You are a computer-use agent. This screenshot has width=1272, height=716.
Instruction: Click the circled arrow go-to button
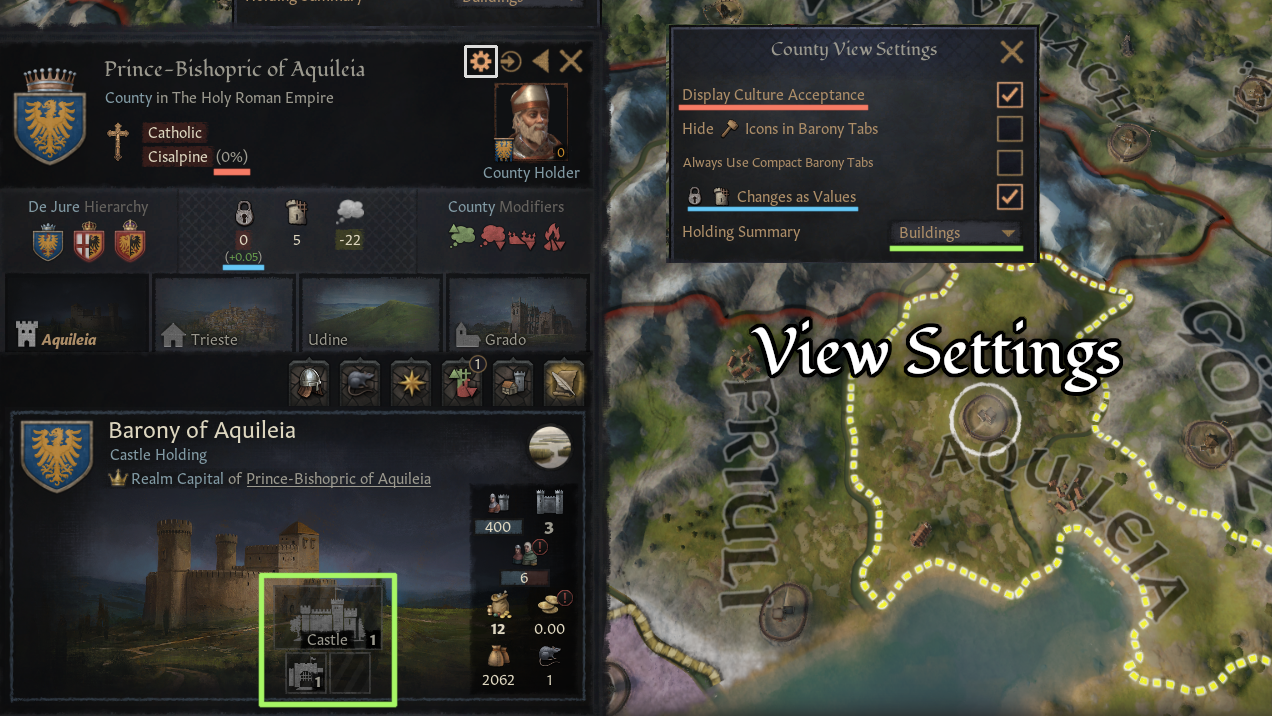(511, 62)
